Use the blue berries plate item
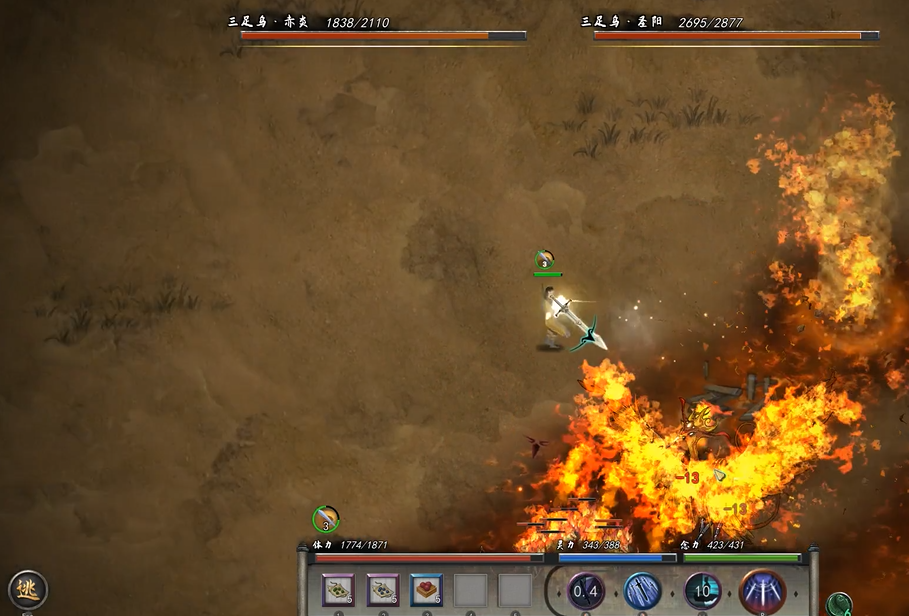Image resolution: width=909 pixels, height=616 pixels. (x=383, y=590)
